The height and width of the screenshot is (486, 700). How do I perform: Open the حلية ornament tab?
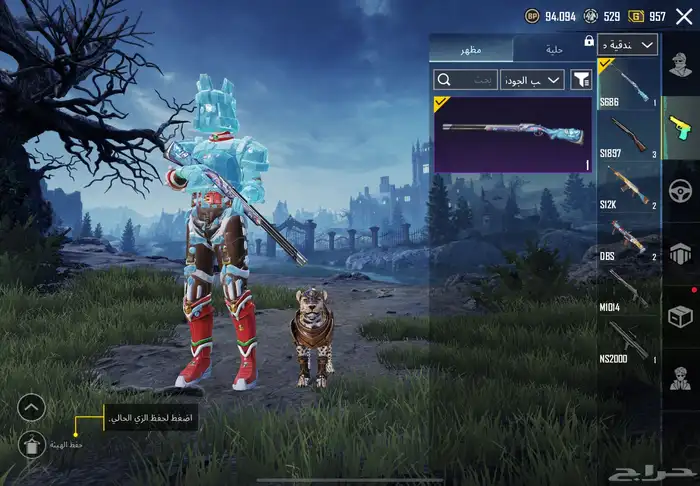(x=555, y=49)
